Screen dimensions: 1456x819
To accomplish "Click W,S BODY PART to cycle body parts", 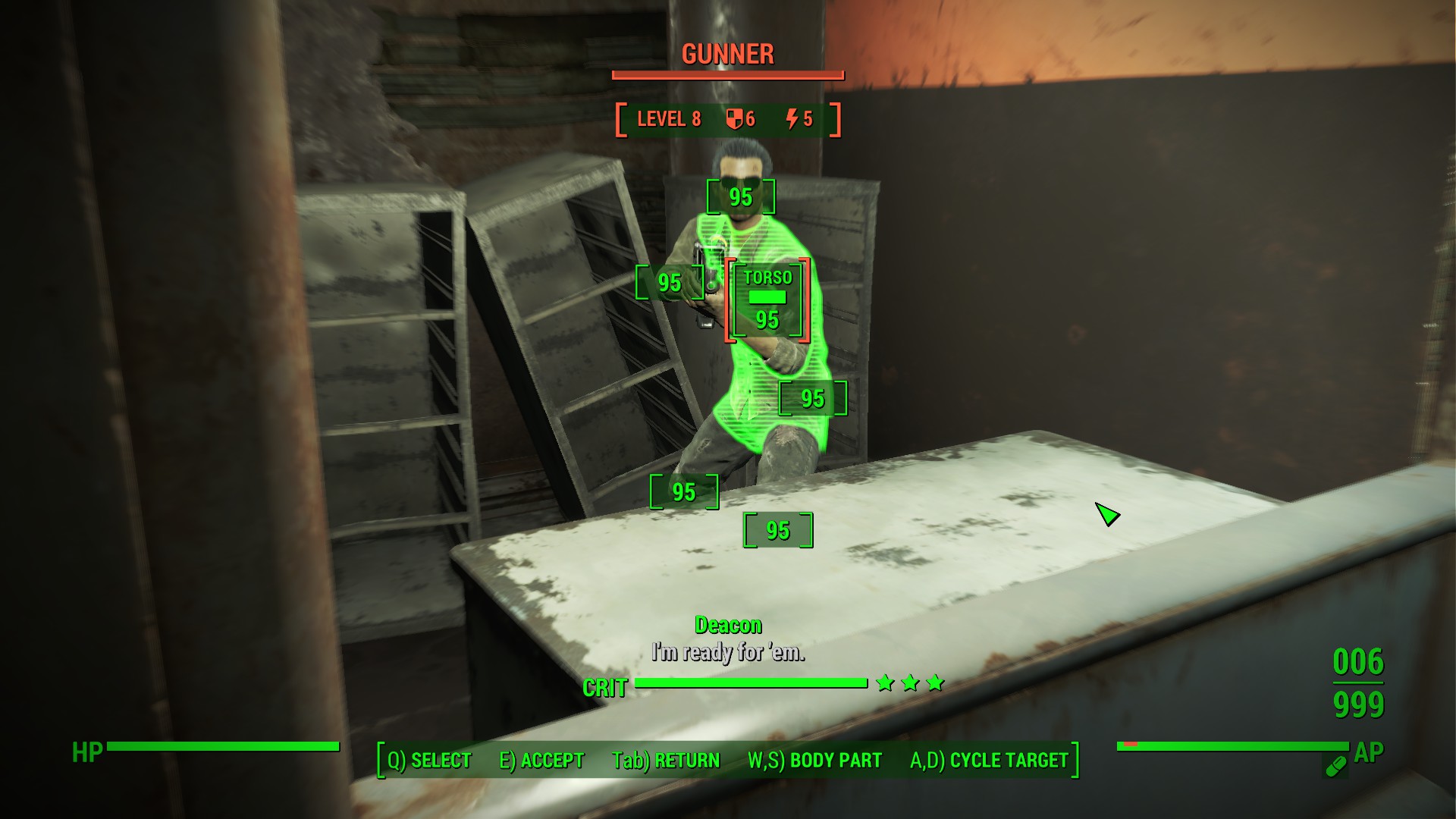I will tap(814, 758).
